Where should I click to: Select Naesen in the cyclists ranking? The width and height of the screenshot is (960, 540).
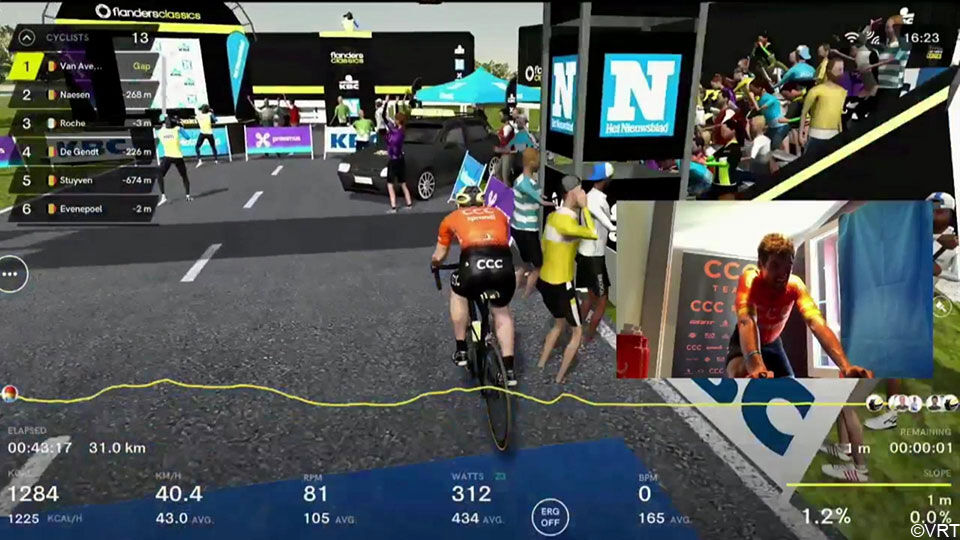[82, 95]
